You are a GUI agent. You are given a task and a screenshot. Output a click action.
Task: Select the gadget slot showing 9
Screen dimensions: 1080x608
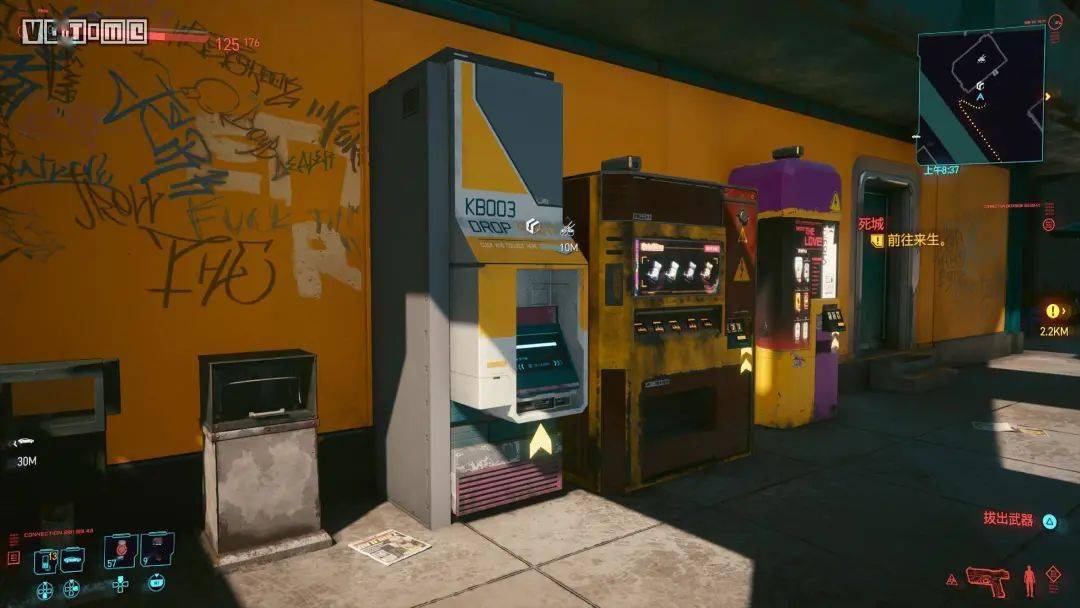tap(157, 550)
